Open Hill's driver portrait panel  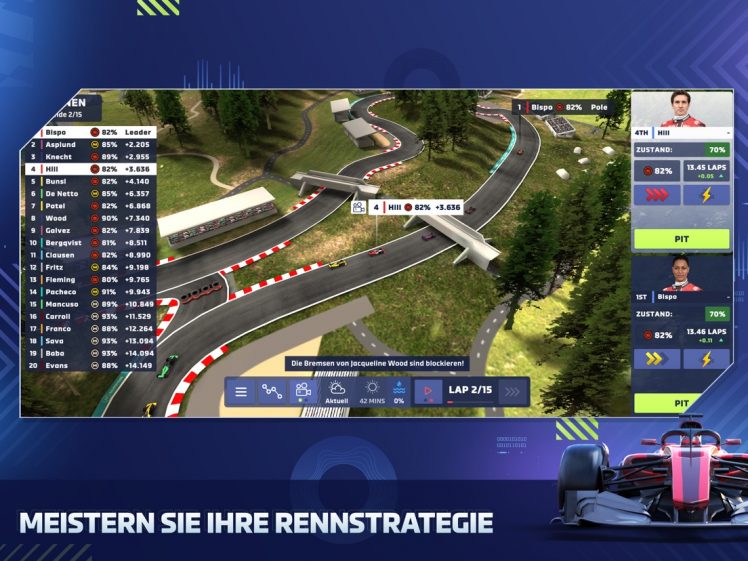tap(681, 110)
